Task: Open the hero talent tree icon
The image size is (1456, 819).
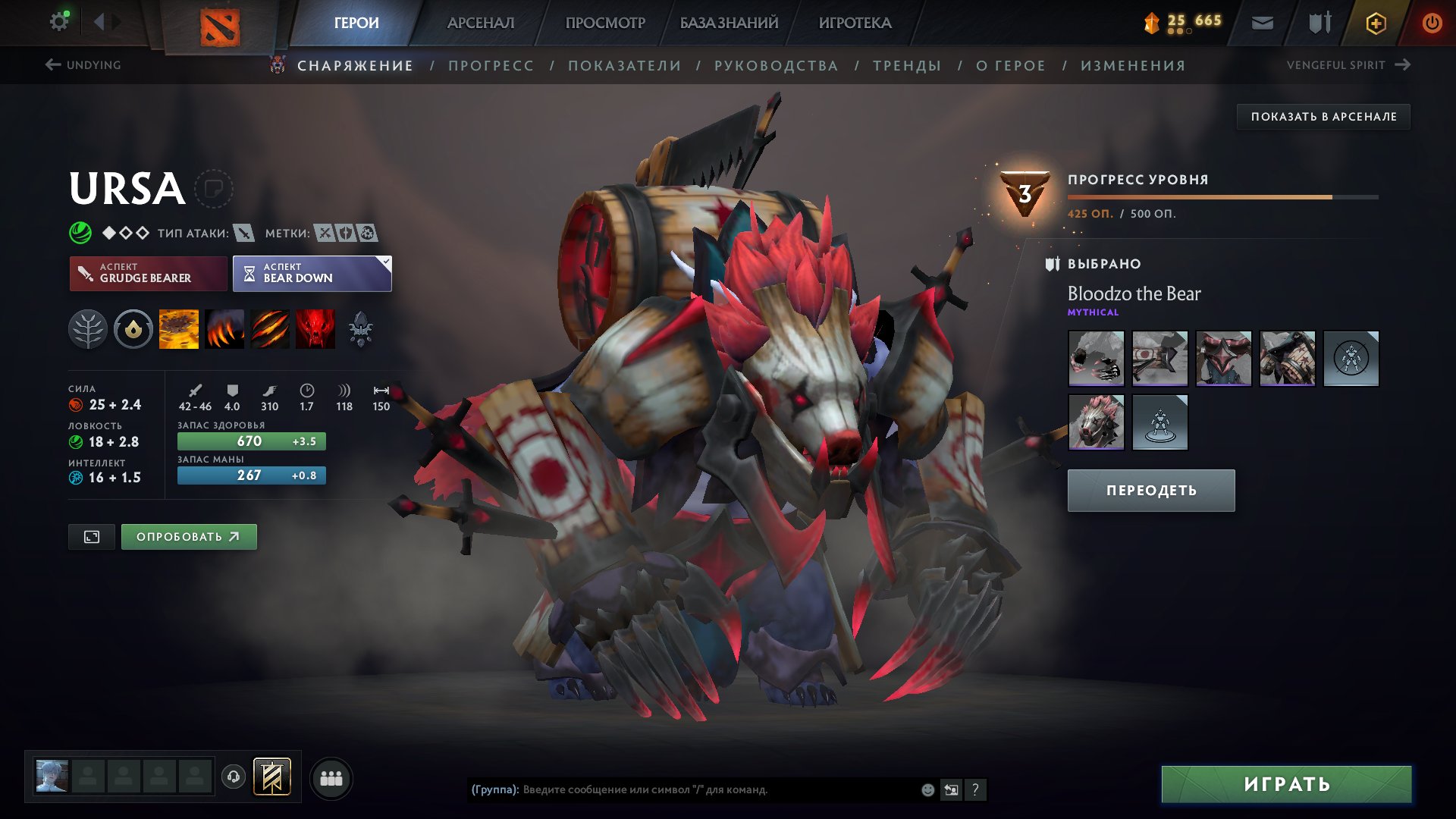Action: (x=88, y=329)
